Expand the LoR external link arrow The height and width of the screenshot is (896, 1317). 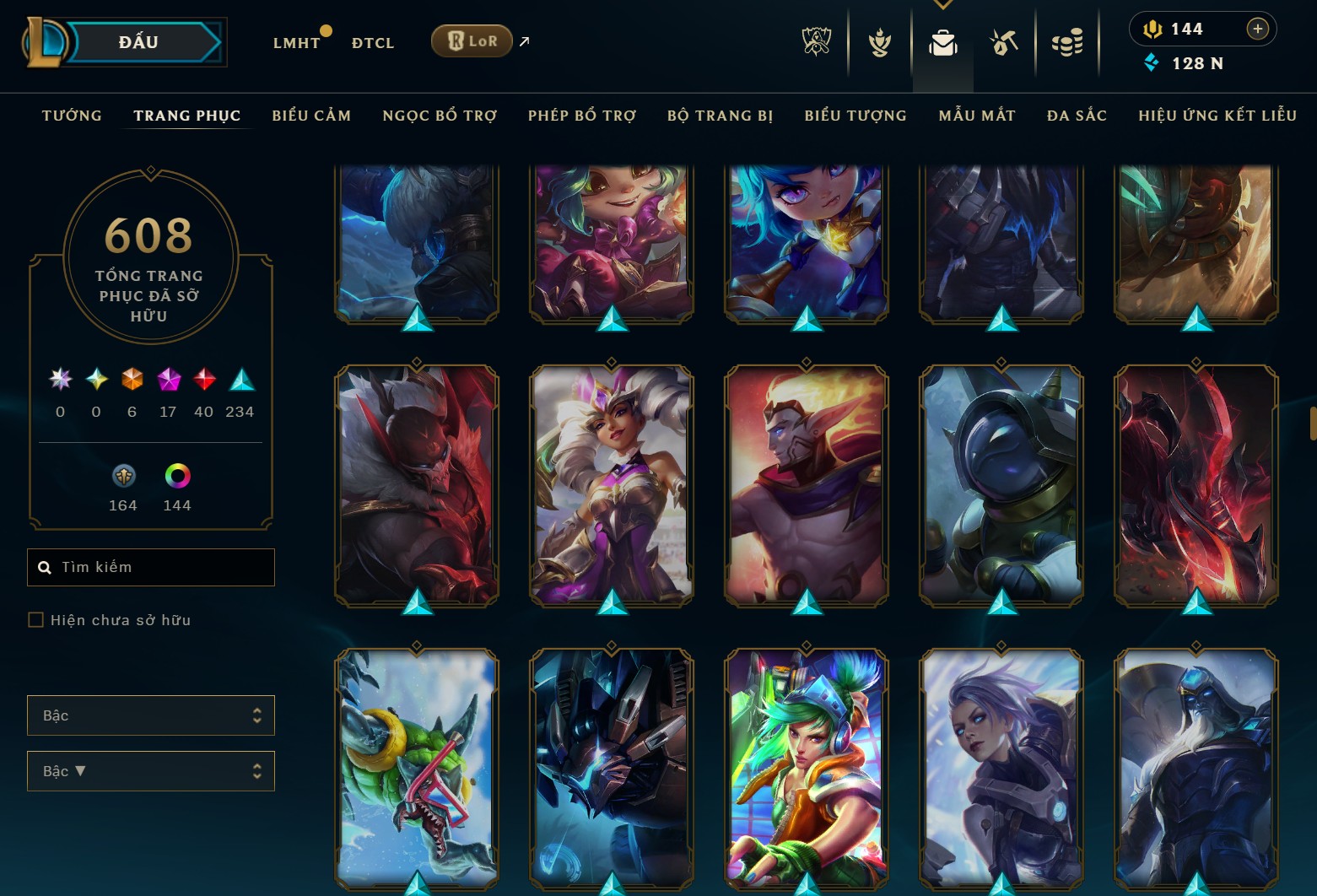tap(524, 40)
